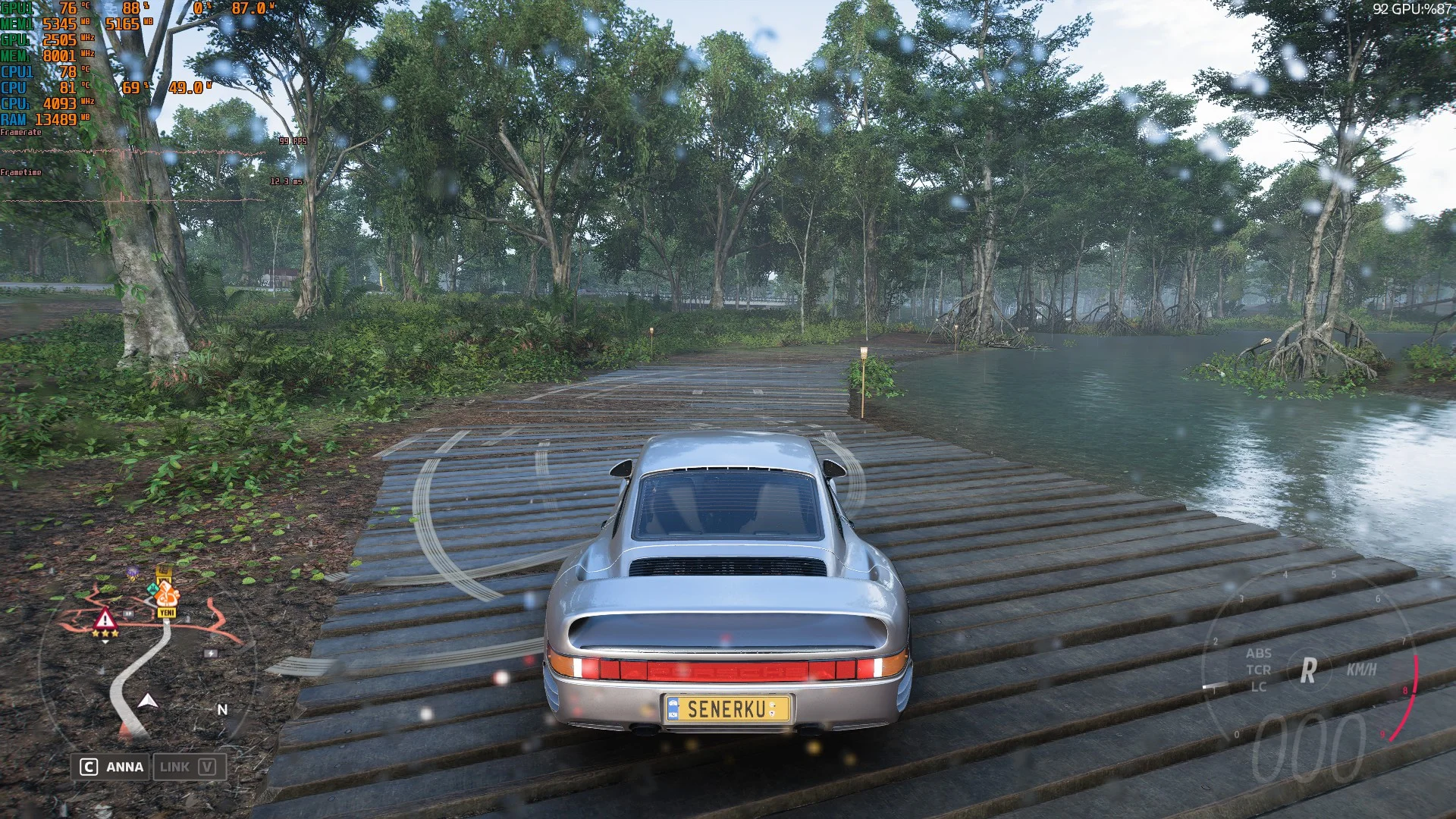Click the N compass indicator on minimap
This screenshot has width=1456, height=819.
222,710
